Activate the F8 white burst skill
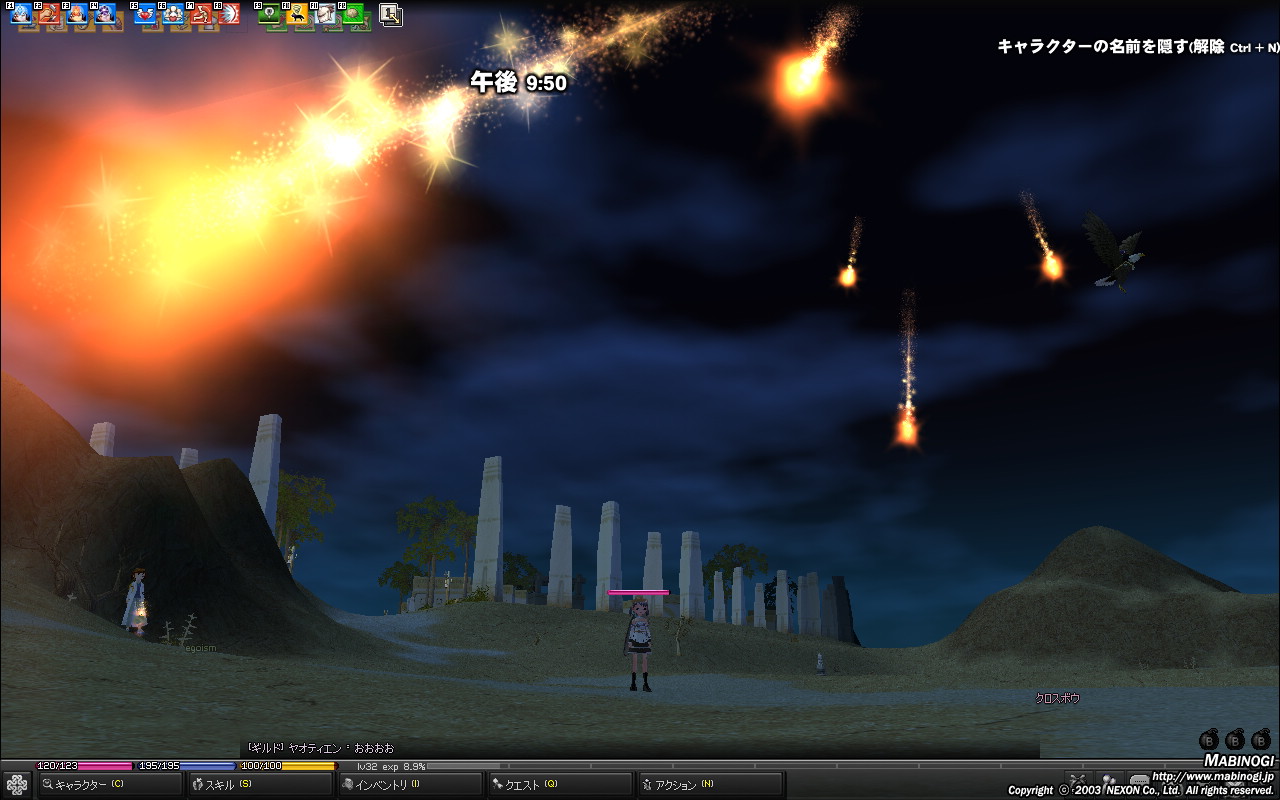Image resolution: width=1280 pixels, height=800 pixels. 229,15
